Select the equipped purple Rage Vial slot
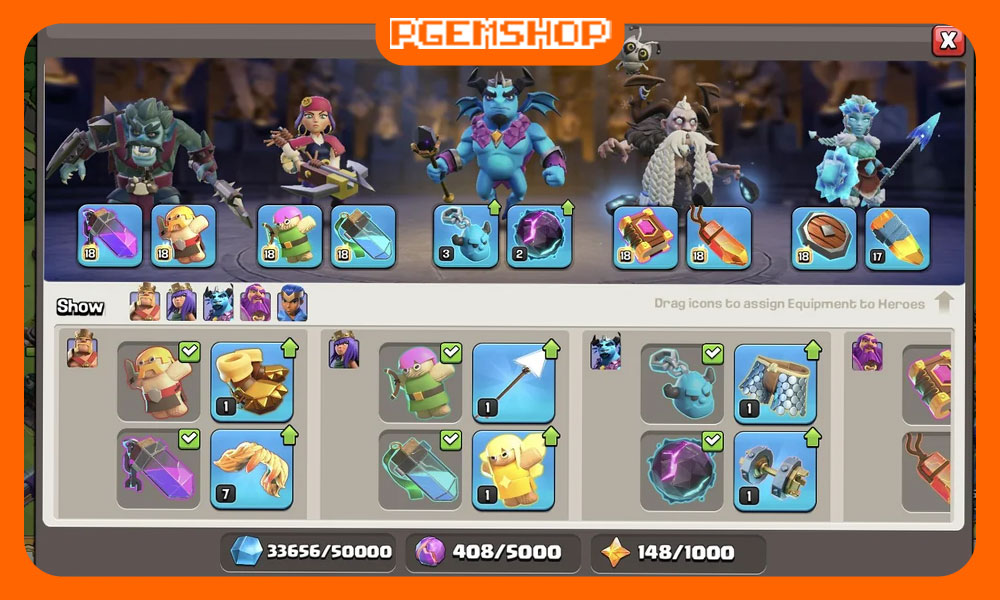Viewport: 1000px width, 600px height. click(110, 237)
